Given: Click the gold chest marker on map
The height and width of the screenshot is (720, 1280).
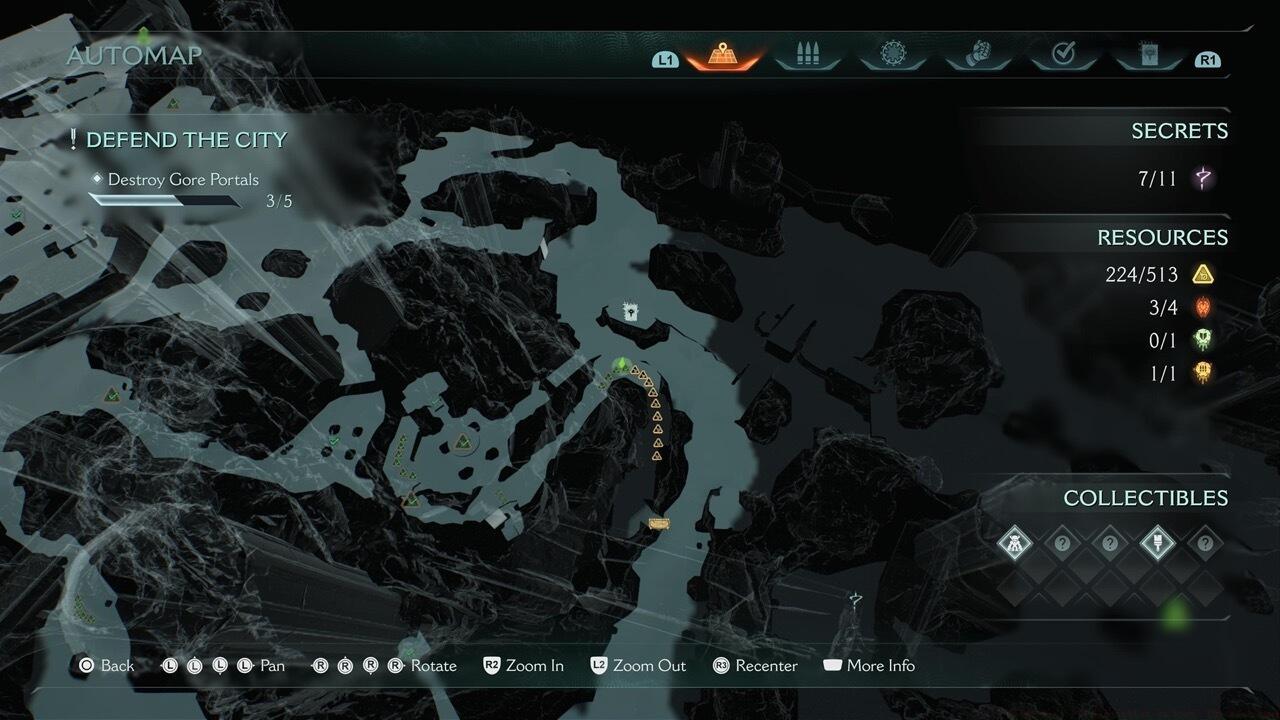Looking at the screenshot, I should [658, 523].
